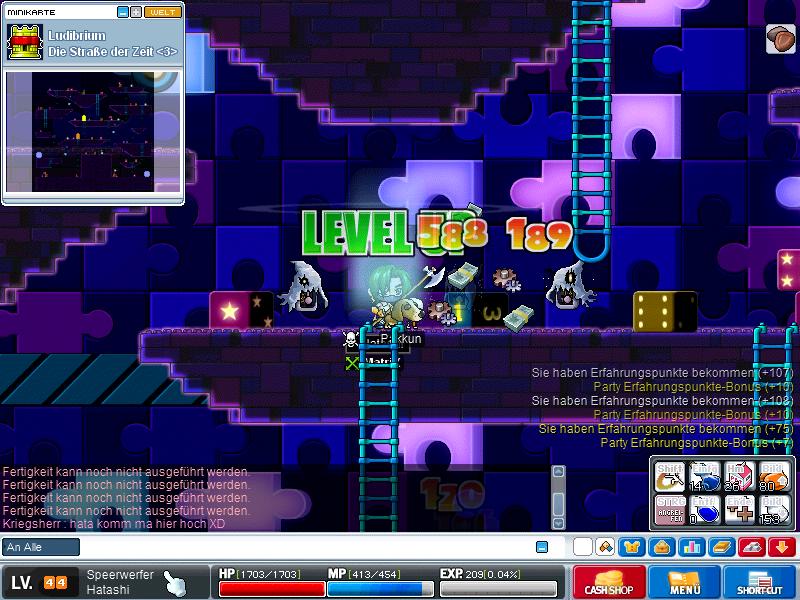This screenshot has width=800, height=600.
Task: Open the equipment shirt icon button
Action: point(634,547)
